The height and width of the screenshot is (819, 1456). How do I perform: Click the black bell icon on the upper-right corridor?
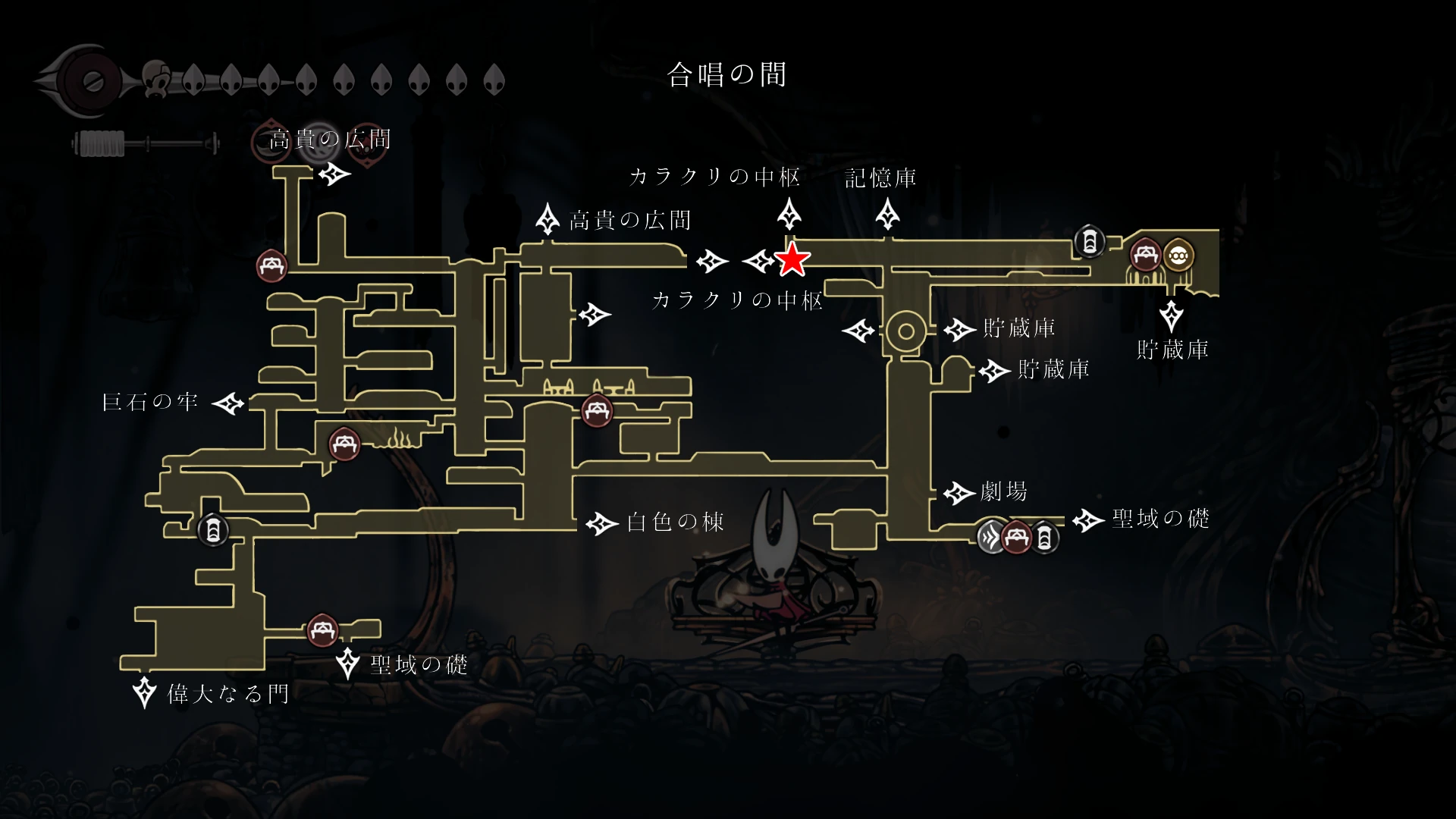coord(1090,241)
